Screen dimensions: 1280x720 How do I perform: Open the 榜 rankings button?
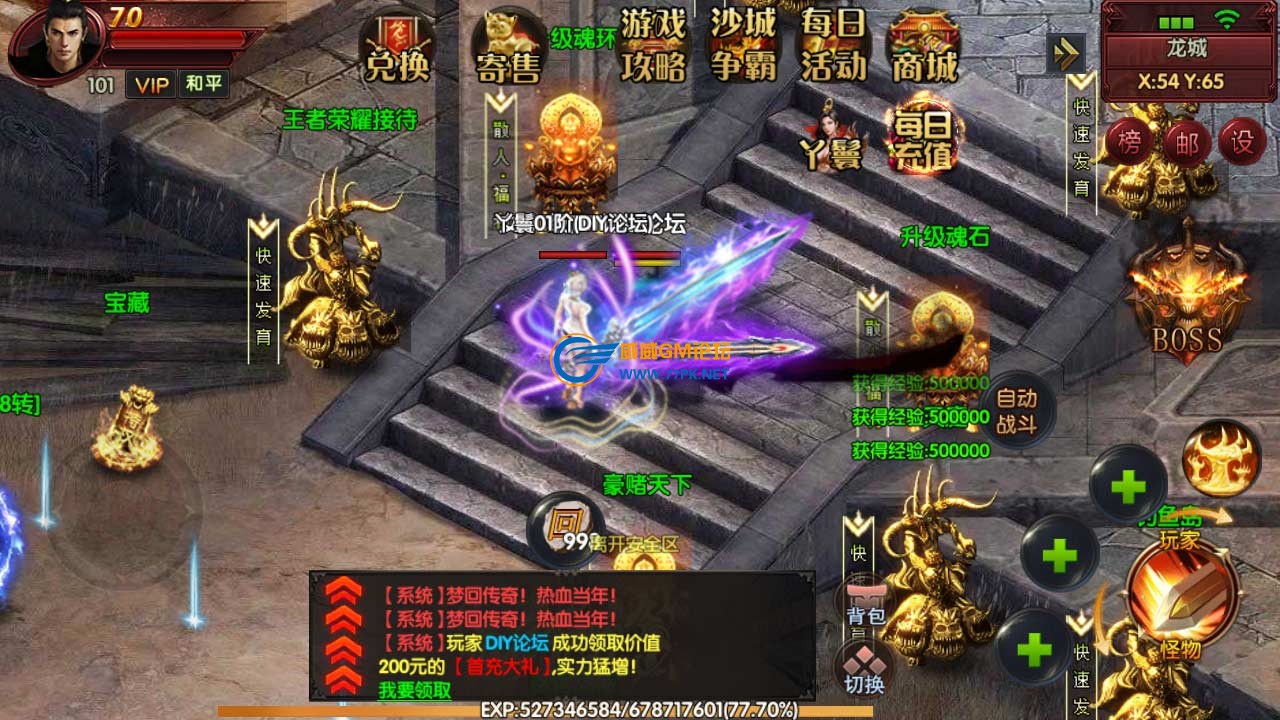(x=1130, y=143)
